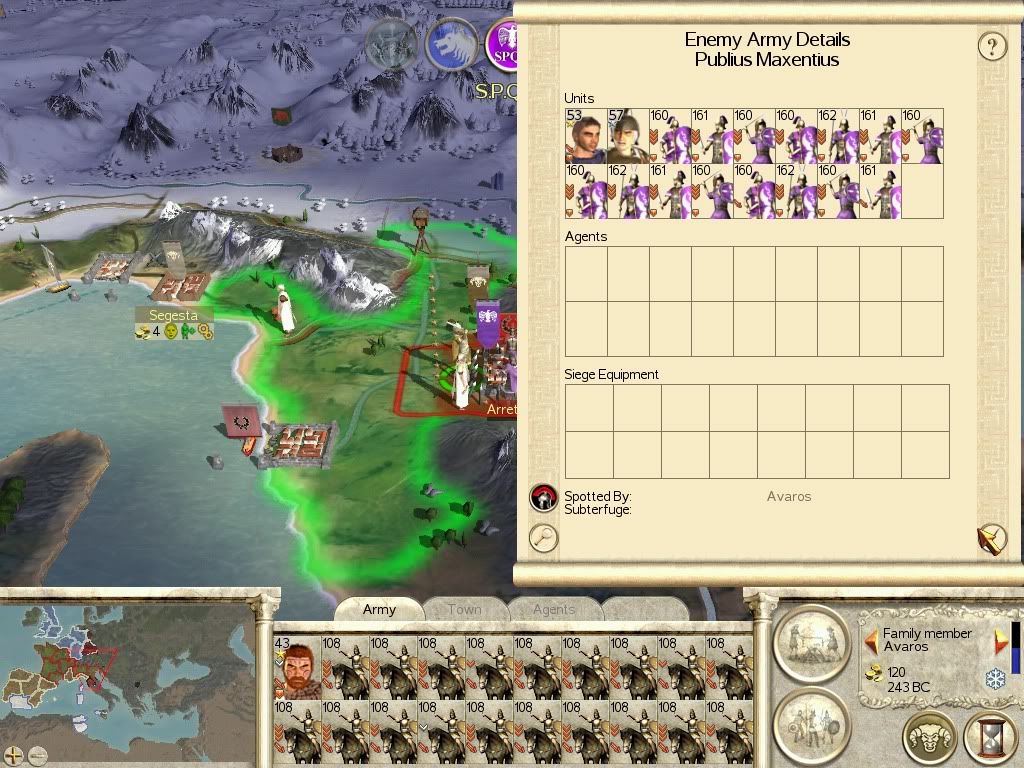Click the red-crested helmet icon button

[543, 497]
